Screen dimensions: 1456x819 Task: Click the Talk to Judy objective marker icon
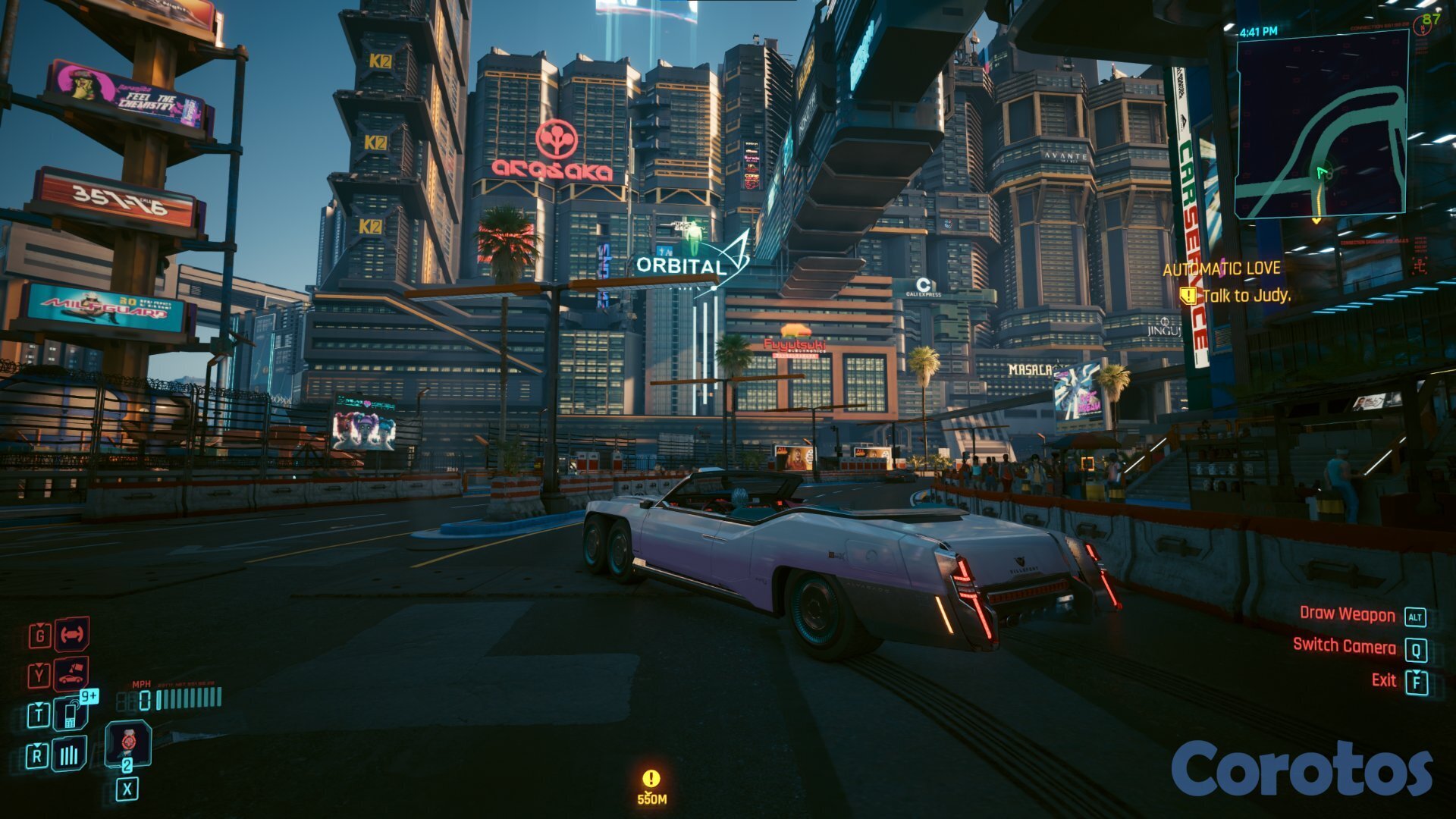point(1188,295)
